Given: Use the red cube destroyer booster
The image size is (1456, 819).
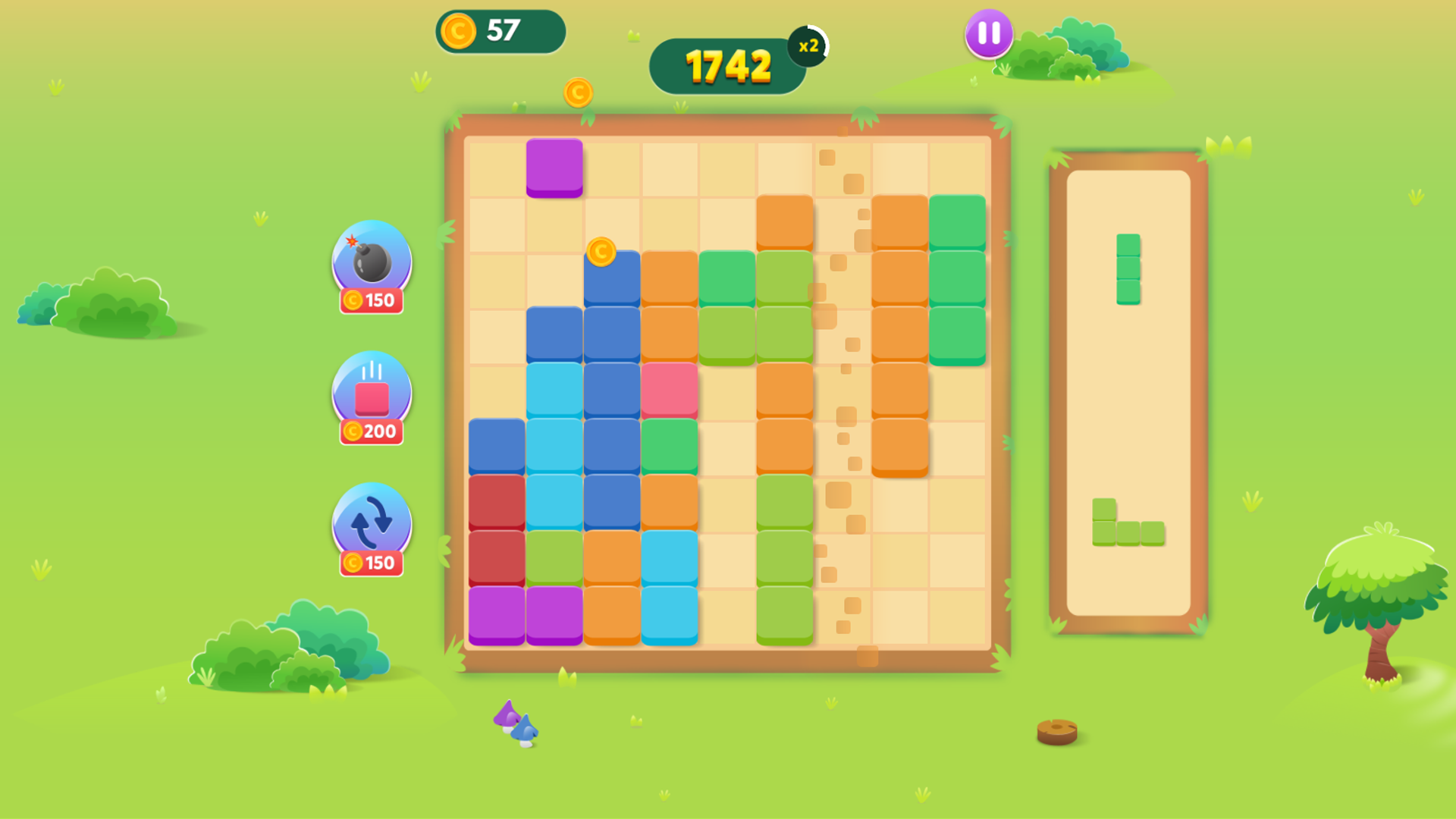Looking at the screenshot, I should coord(371,392).
